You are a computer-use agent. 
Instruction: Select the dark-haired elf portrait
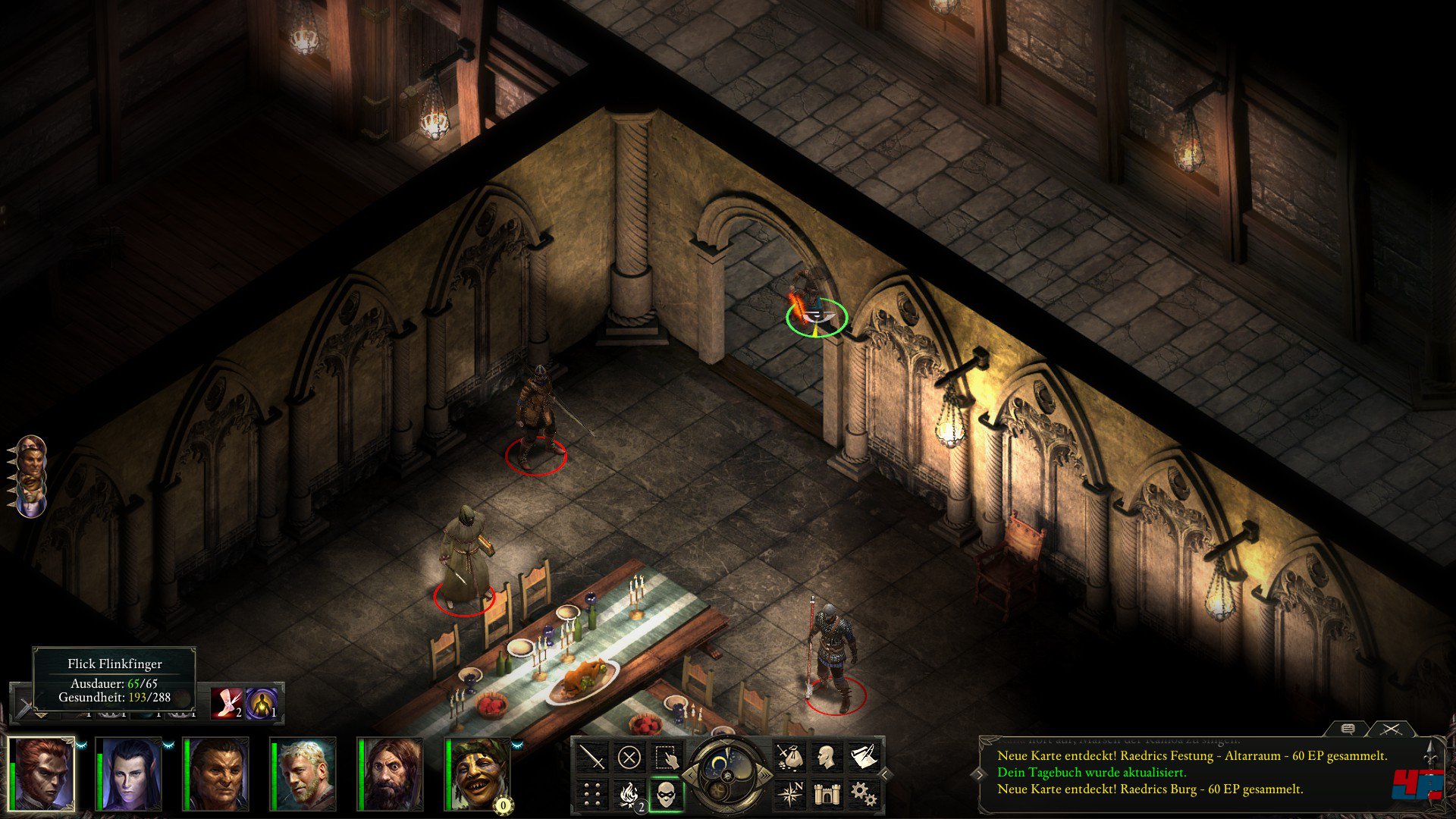click(x=130, y=773)
